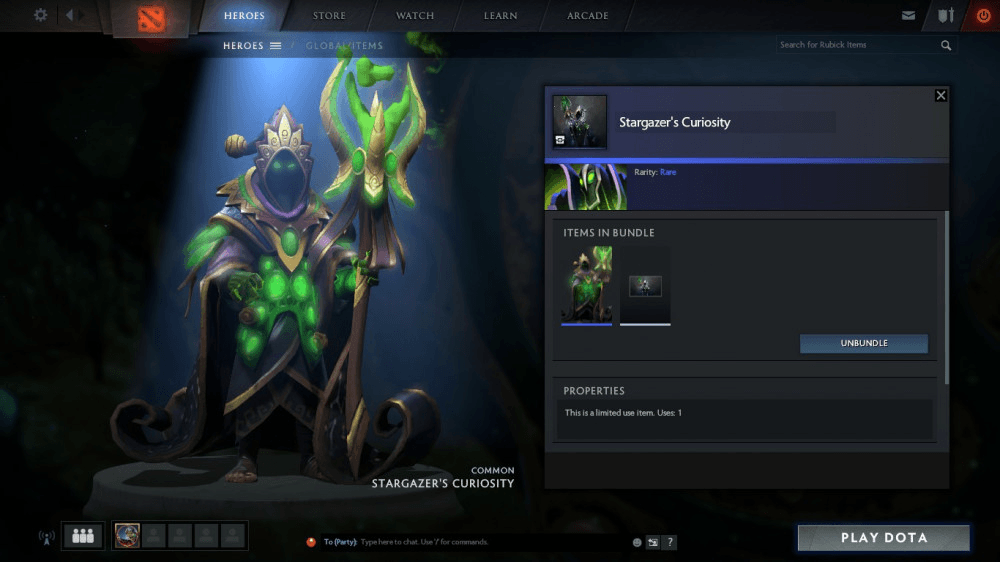Open chat help question mark button
This screenshot has height=562, width=1000.
[x=670, y=542]
